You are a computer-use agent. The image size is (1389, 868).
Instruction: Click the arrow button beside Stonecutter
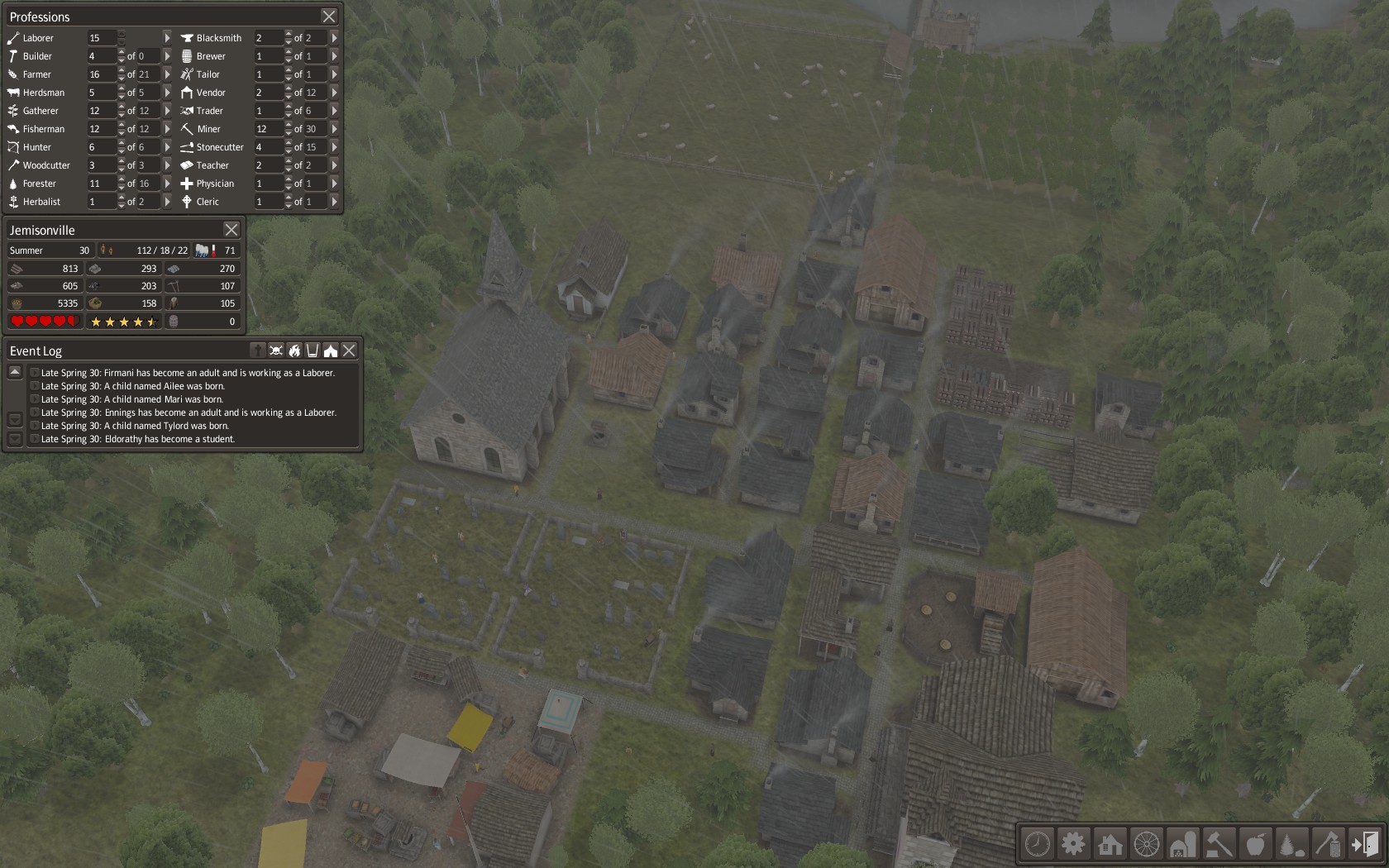click(x=334, y=147)
